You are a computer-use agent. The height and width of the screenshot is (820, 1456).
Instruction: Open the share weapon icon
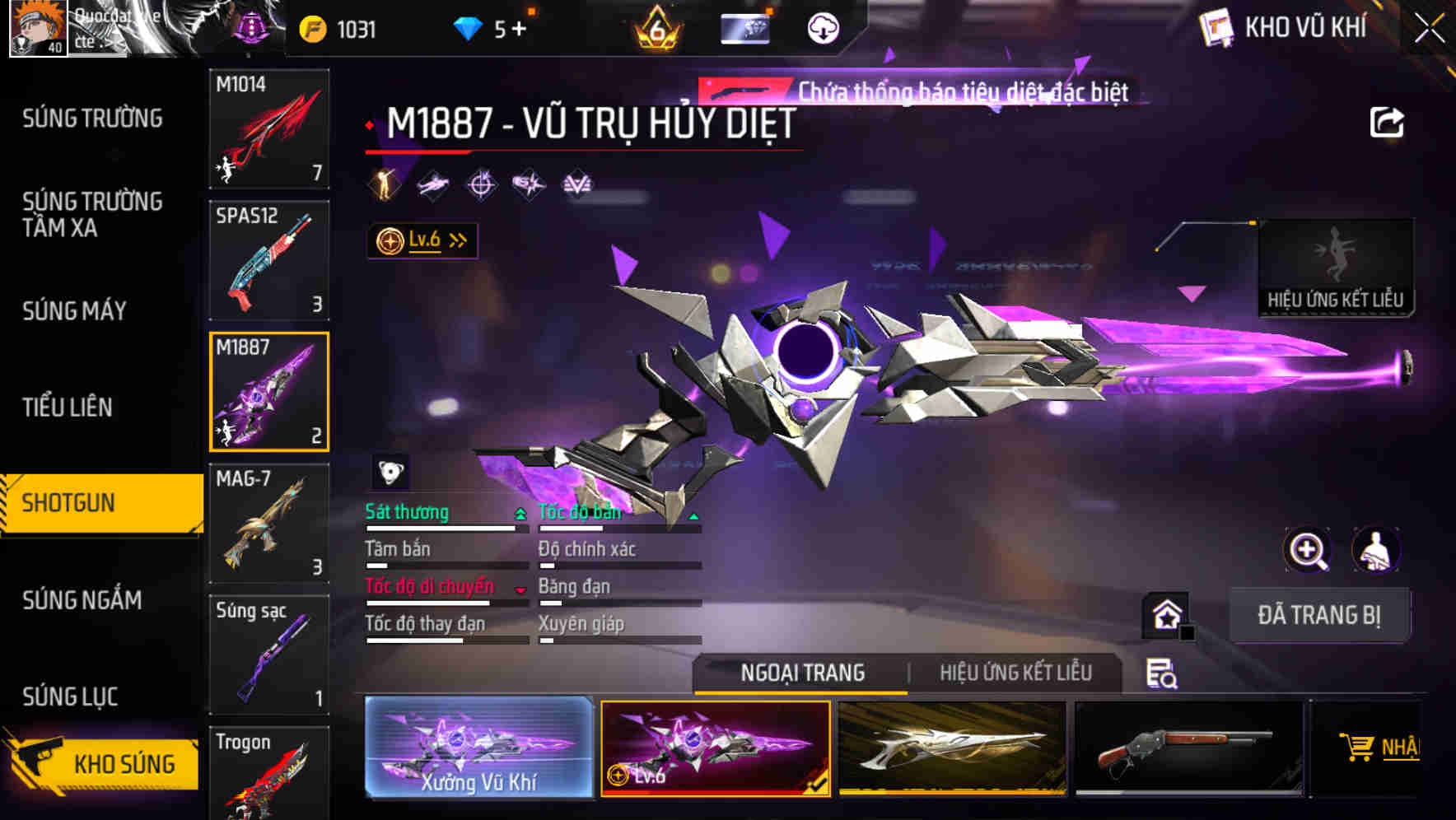(x=1388, y=122)
